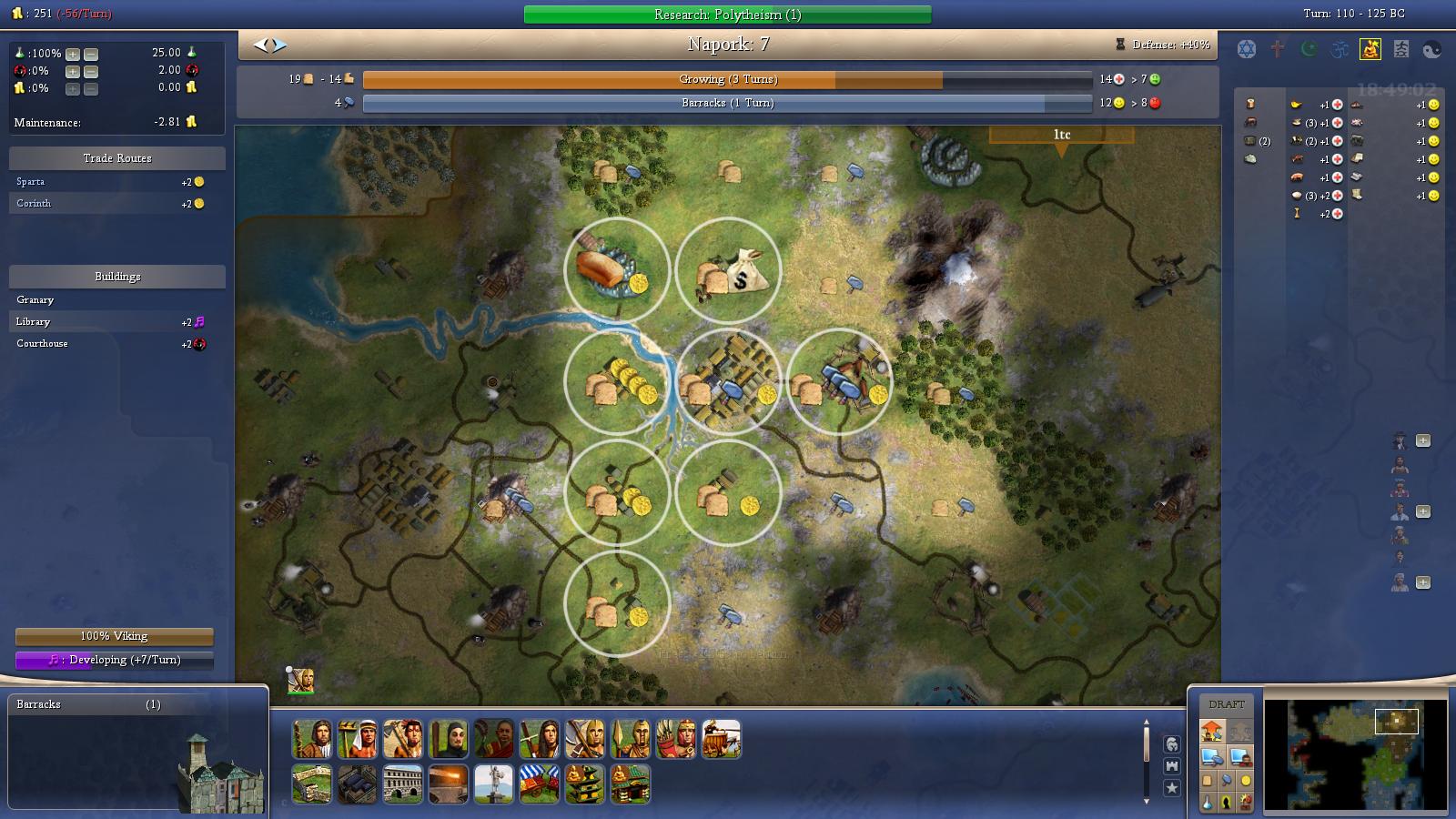
Task: Select the Judaism star icon in religion bar
Action: coord(1247,49)
